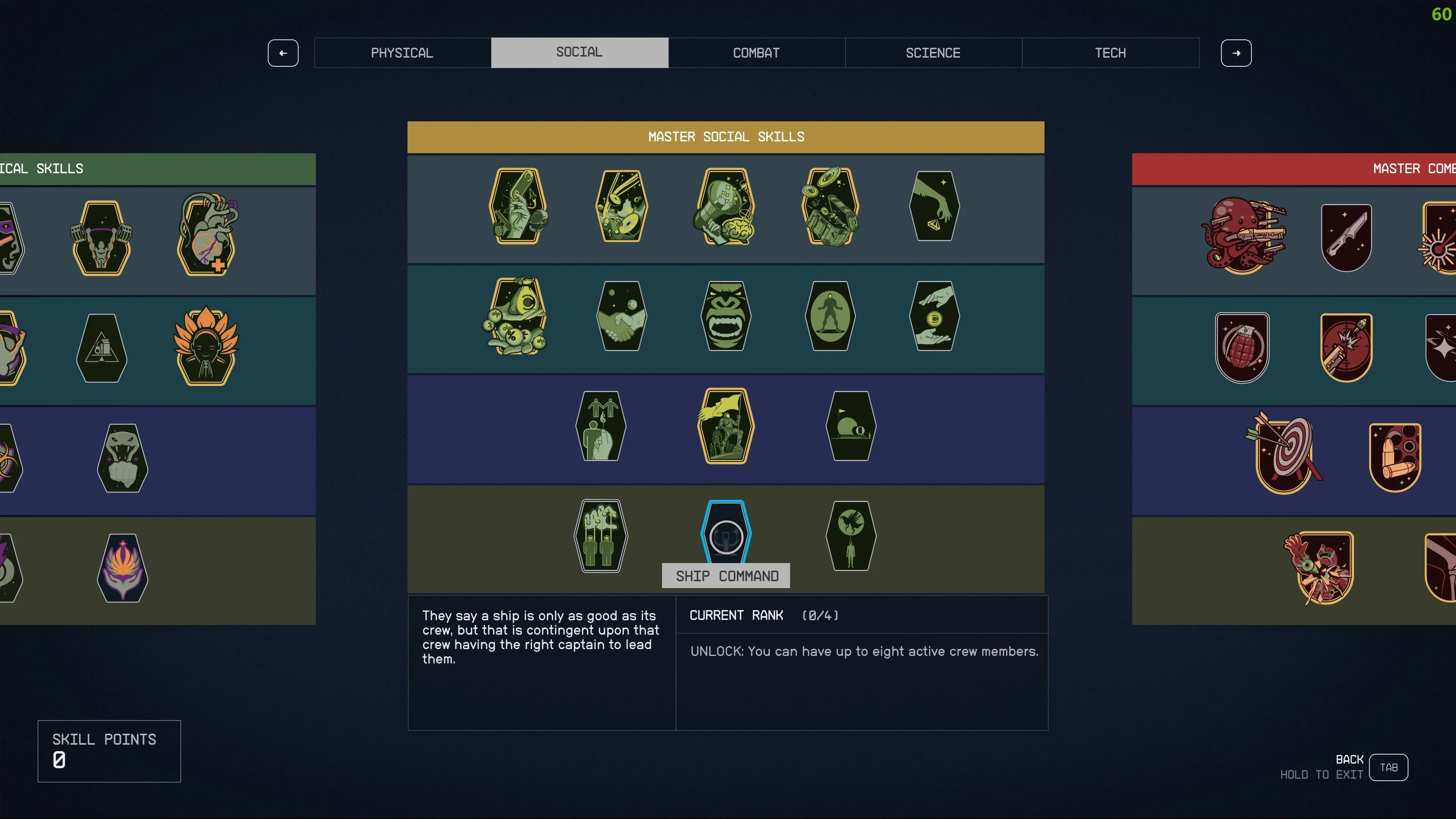Switch to the Physical skills tab
This screenshot has width=1456, height=819.
[402, 53]
